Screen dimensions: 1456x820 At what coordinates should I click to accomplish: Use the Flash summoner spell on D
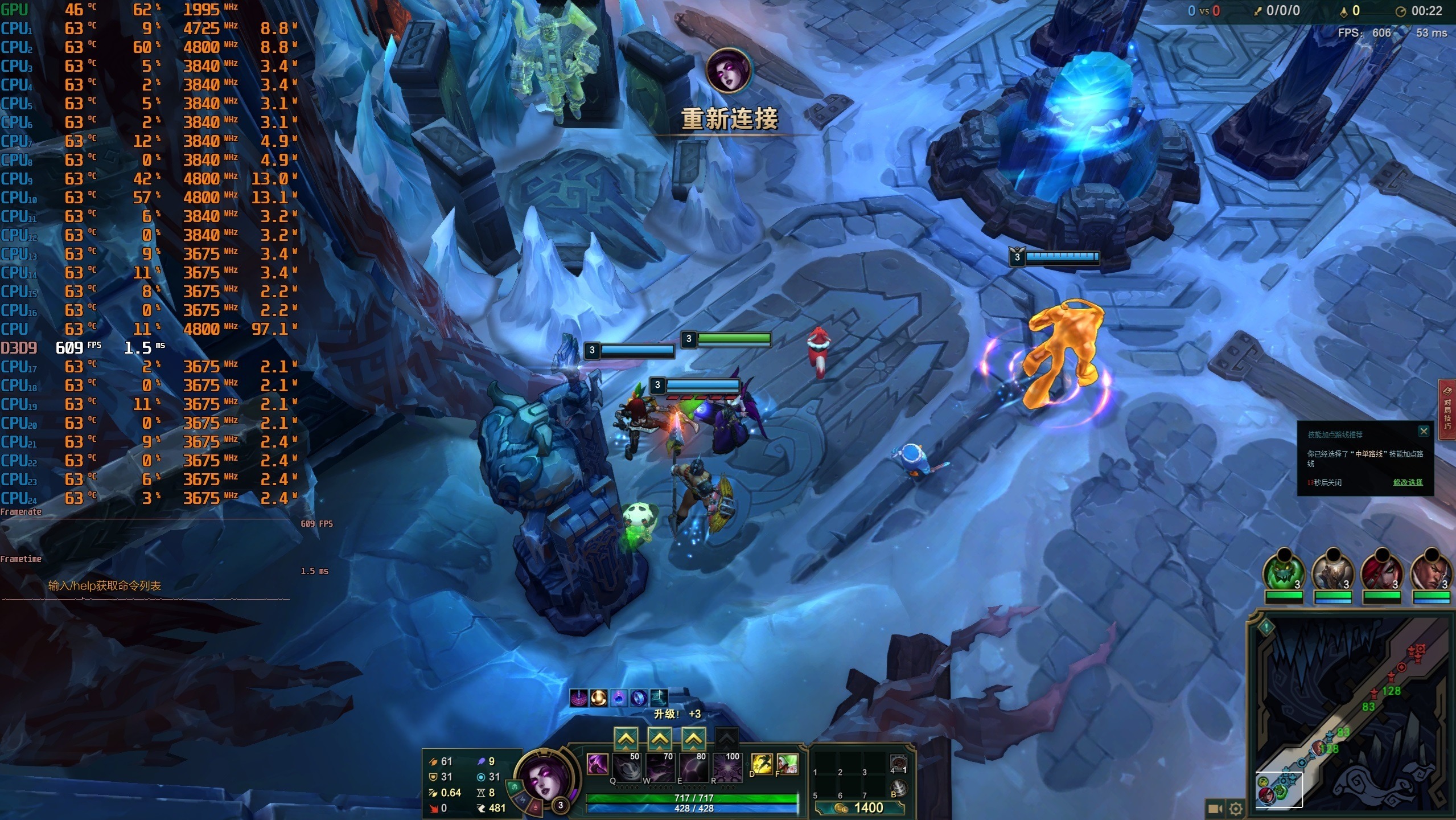[762, 764]
